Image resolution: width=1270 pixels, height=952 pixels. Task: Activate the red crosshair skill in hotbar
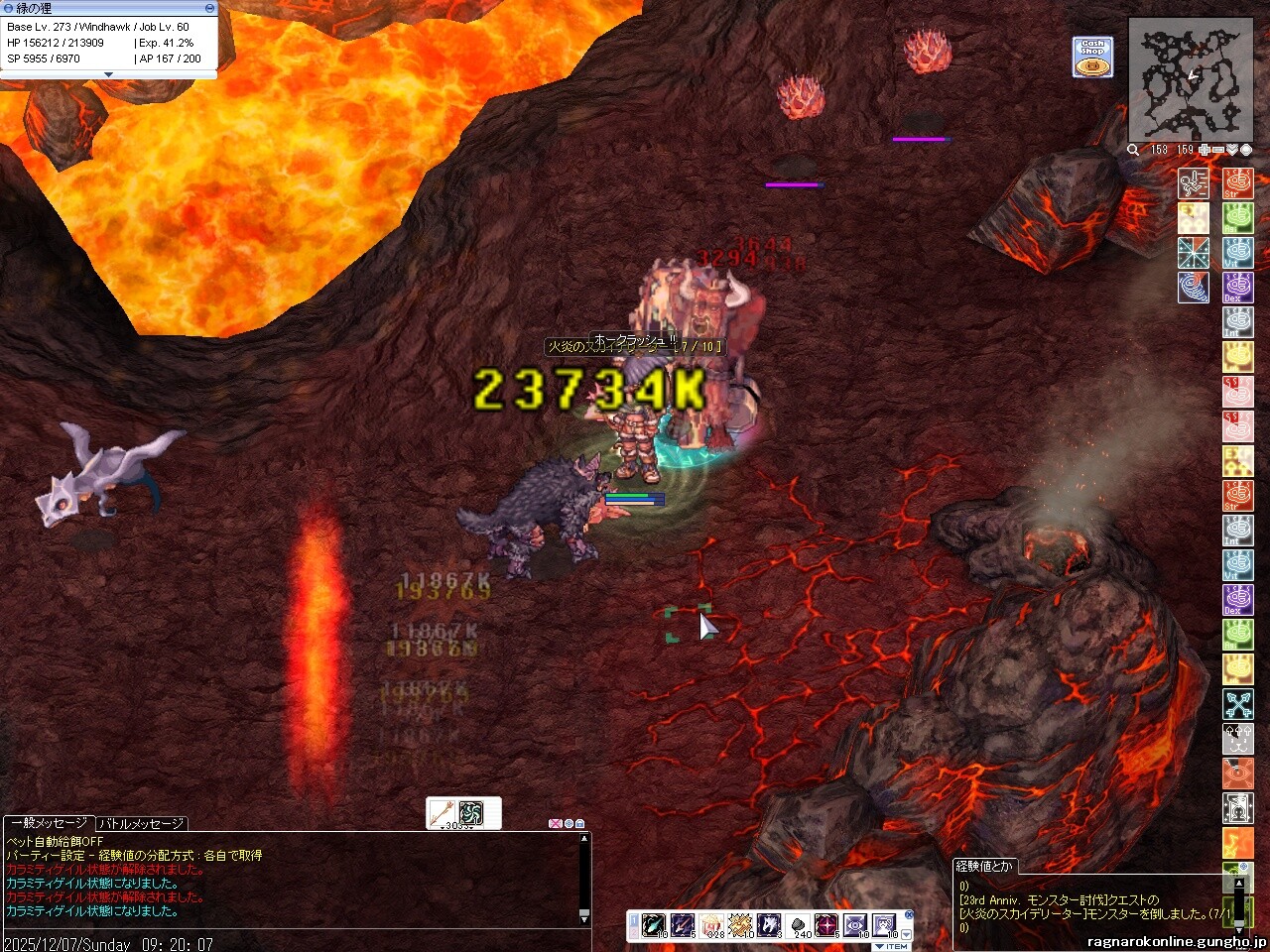[826, 925]
